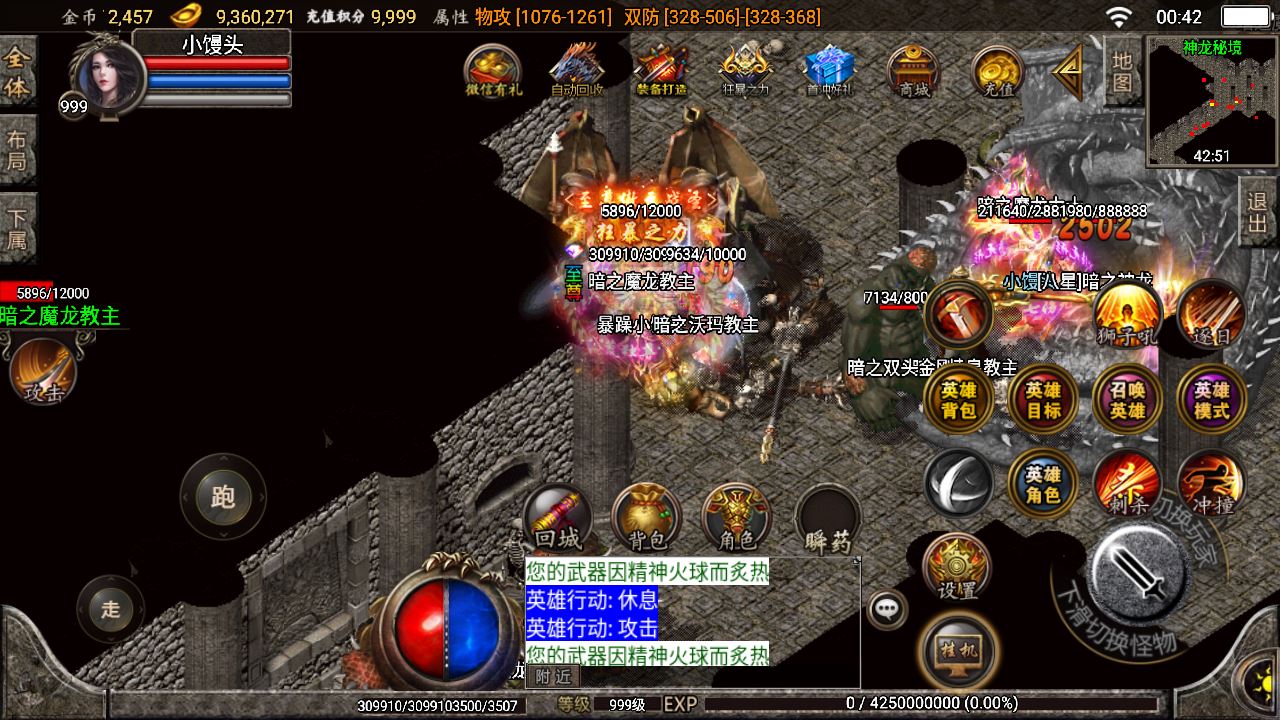Open the 地图 map button

1123,70
